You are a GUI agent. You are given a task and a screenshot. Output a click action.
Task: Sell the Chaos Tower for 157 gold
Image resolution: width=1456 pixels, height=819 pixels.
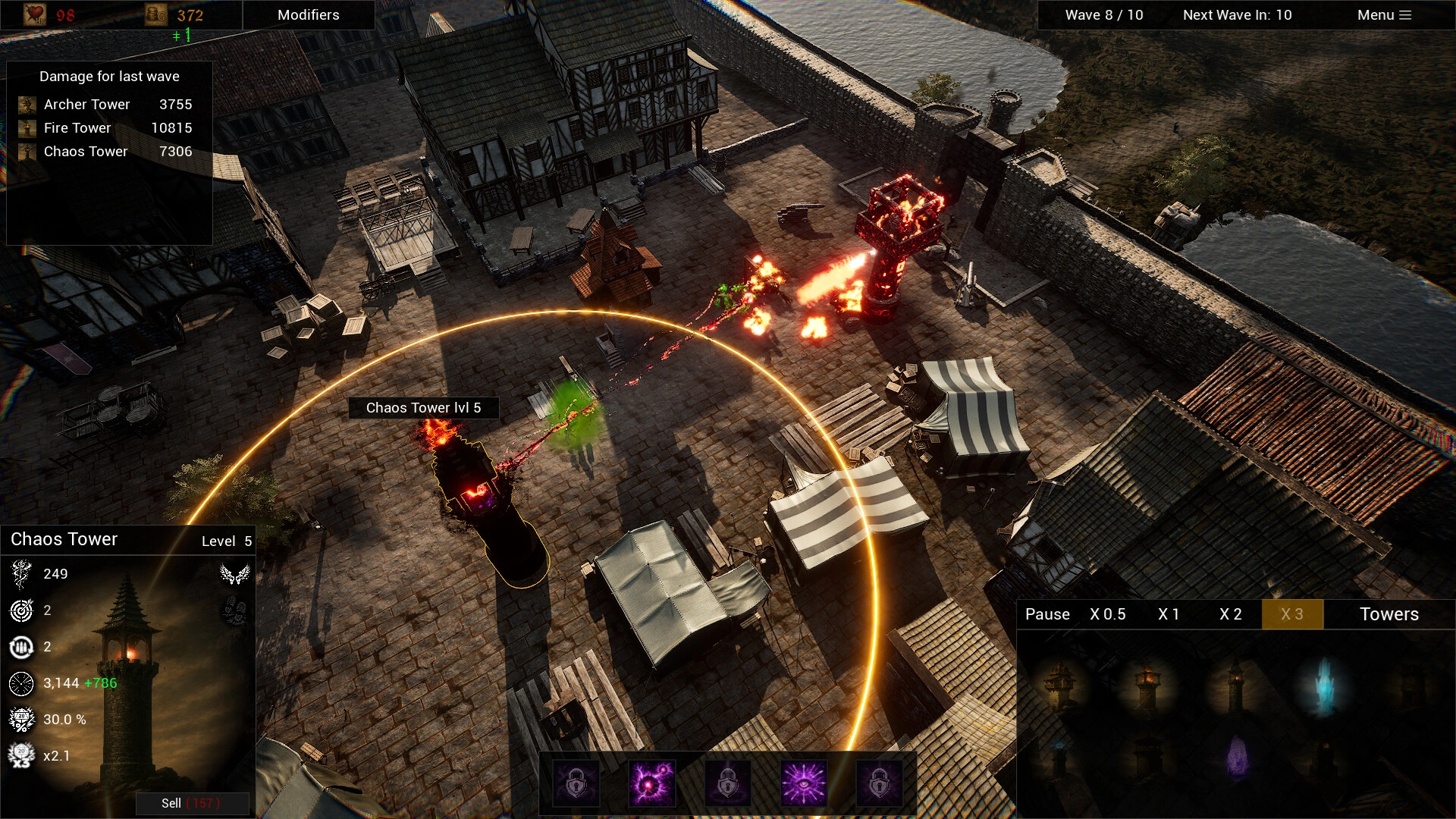[x=192, y=803]
